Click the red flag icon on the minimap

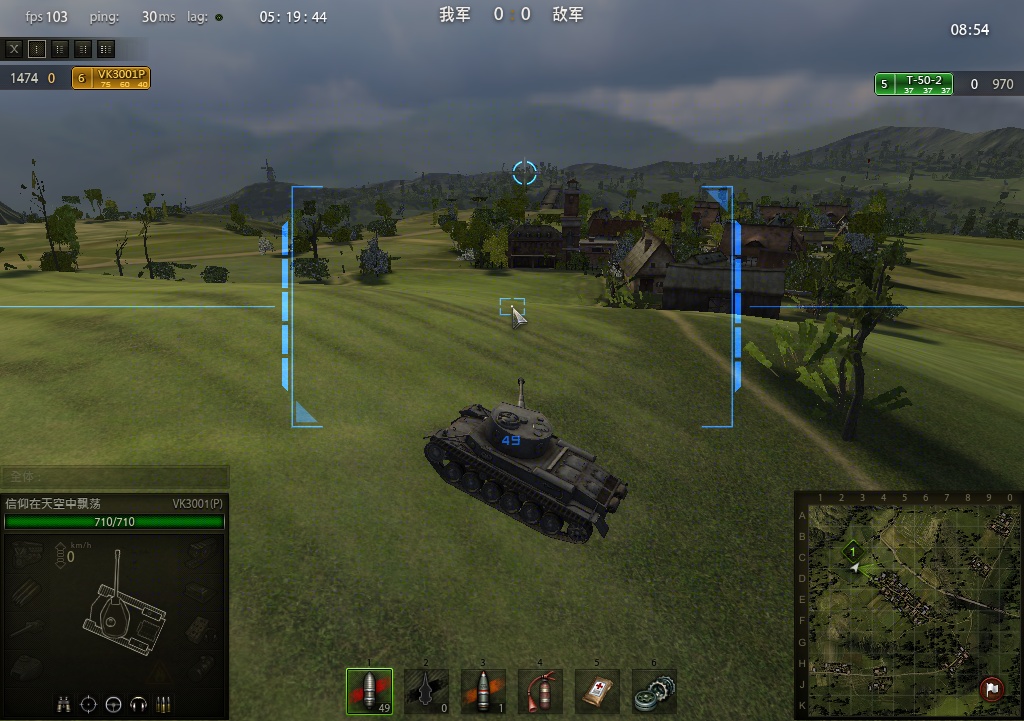coord(990,688)
